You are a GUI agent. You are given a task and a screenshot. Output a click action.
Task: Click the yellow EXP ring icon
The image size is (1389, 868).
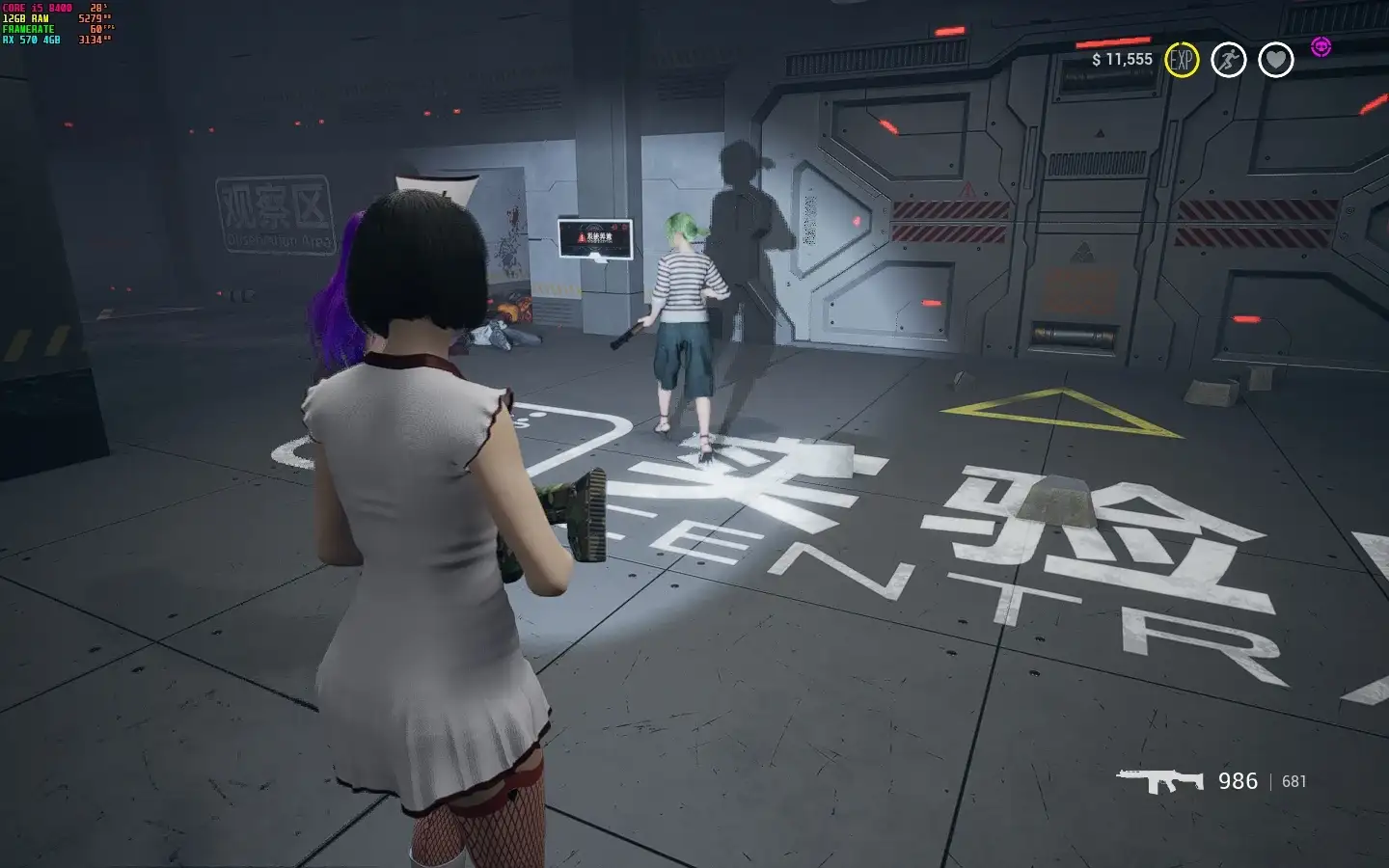[1181, 60]
